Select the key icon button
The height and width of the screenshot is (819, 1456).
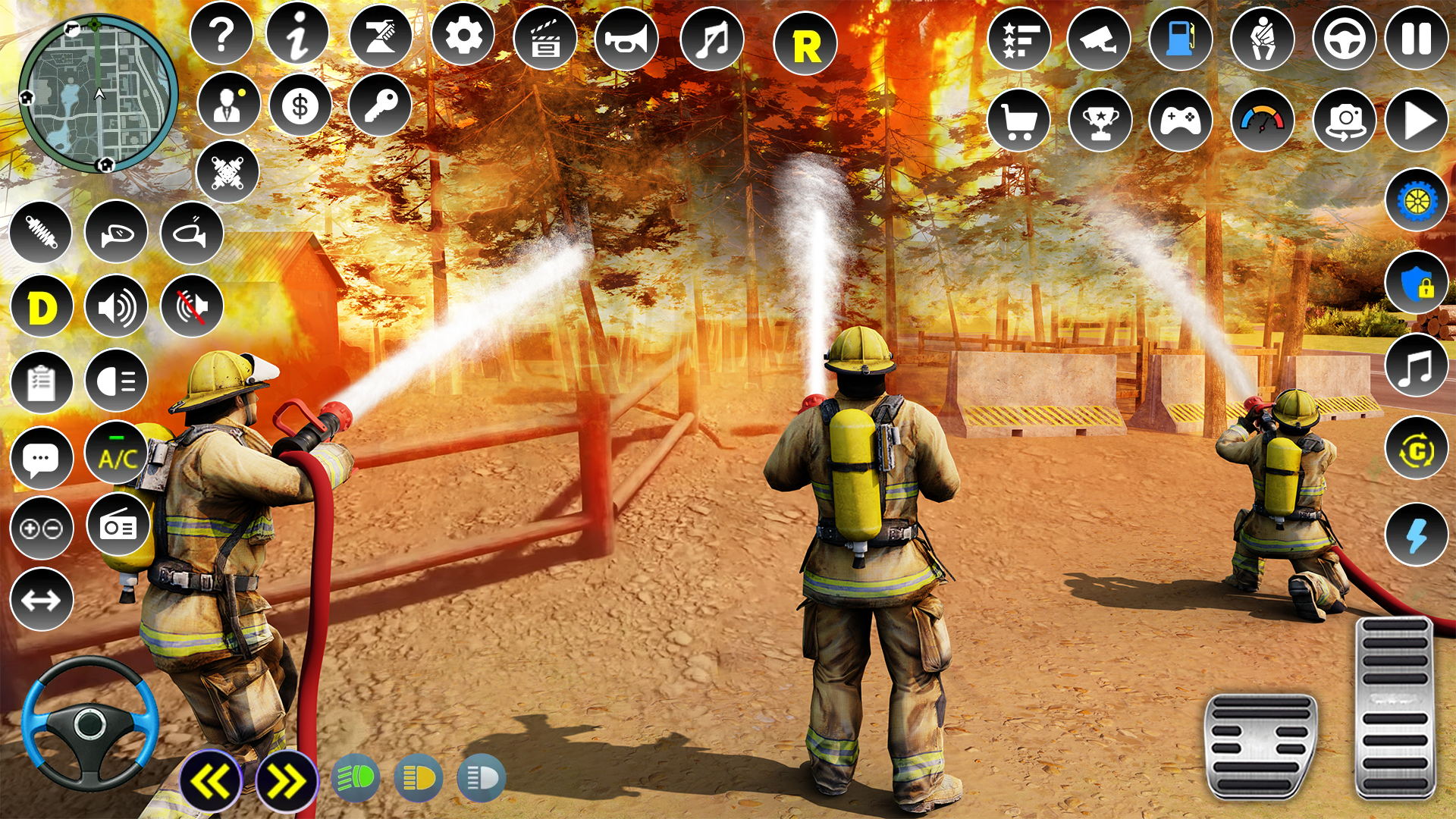[x=380, y=106]
